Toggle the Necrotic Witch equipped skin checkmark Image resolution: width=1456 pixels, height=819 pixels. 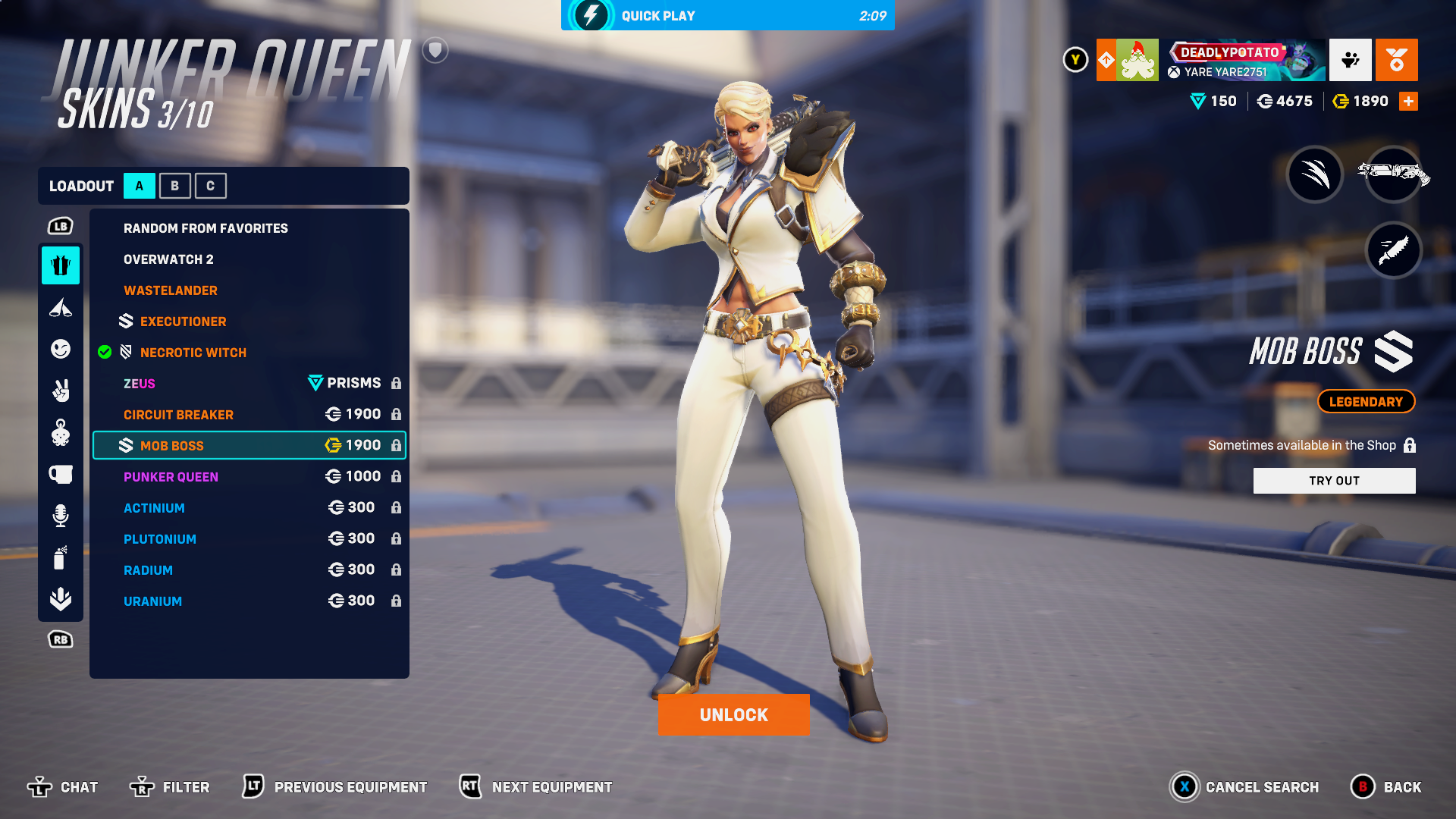(105, 352)
